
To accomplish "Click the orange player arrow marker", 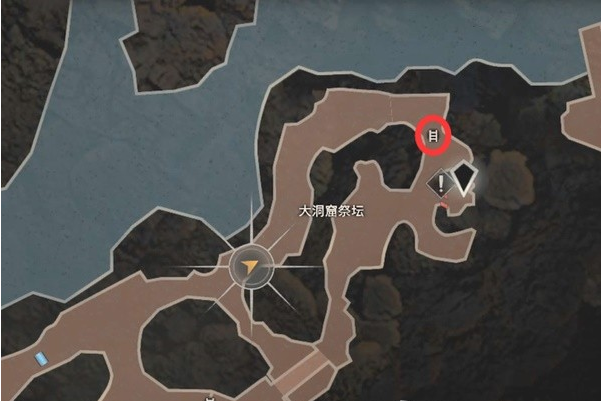I will [252, 267].
